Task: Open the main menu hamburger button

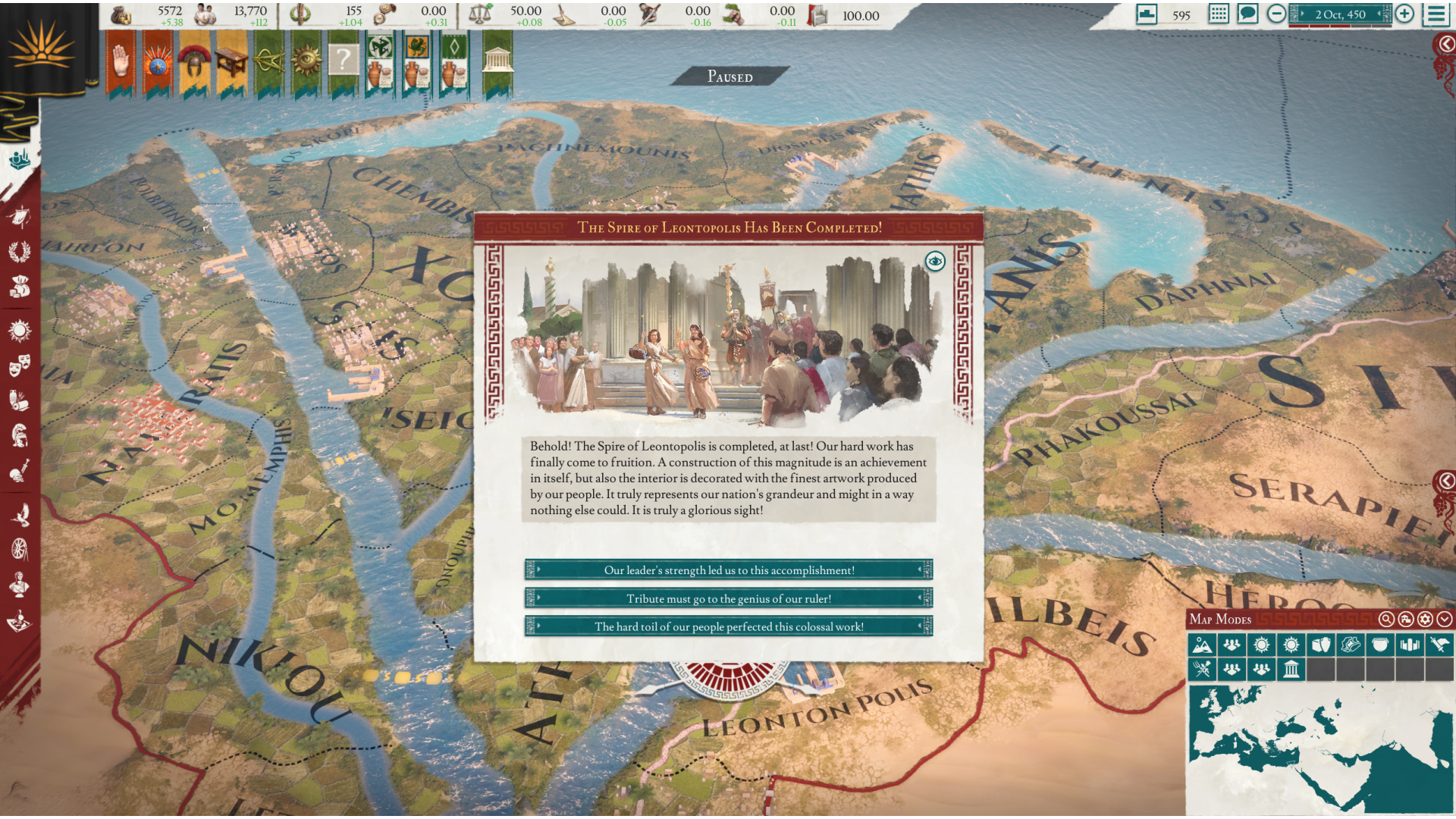Action: point(1436,14)
